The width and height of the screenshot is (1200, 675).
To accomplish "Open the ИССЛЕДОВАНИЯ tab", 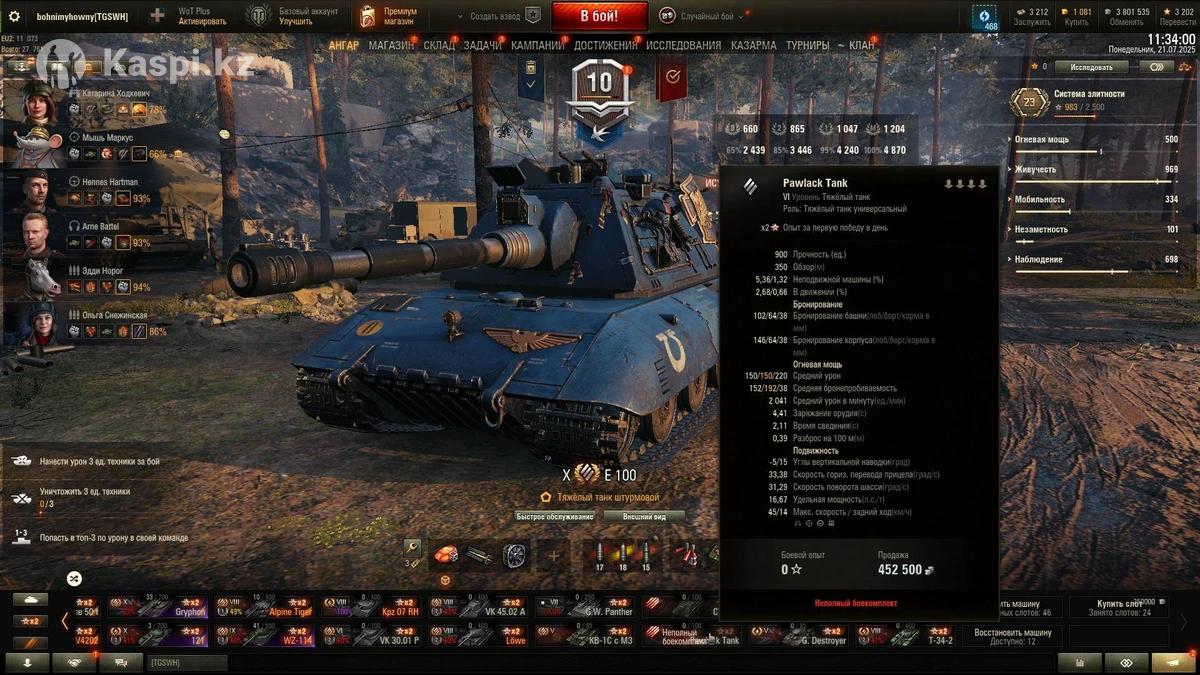I will tap(683, 45).
